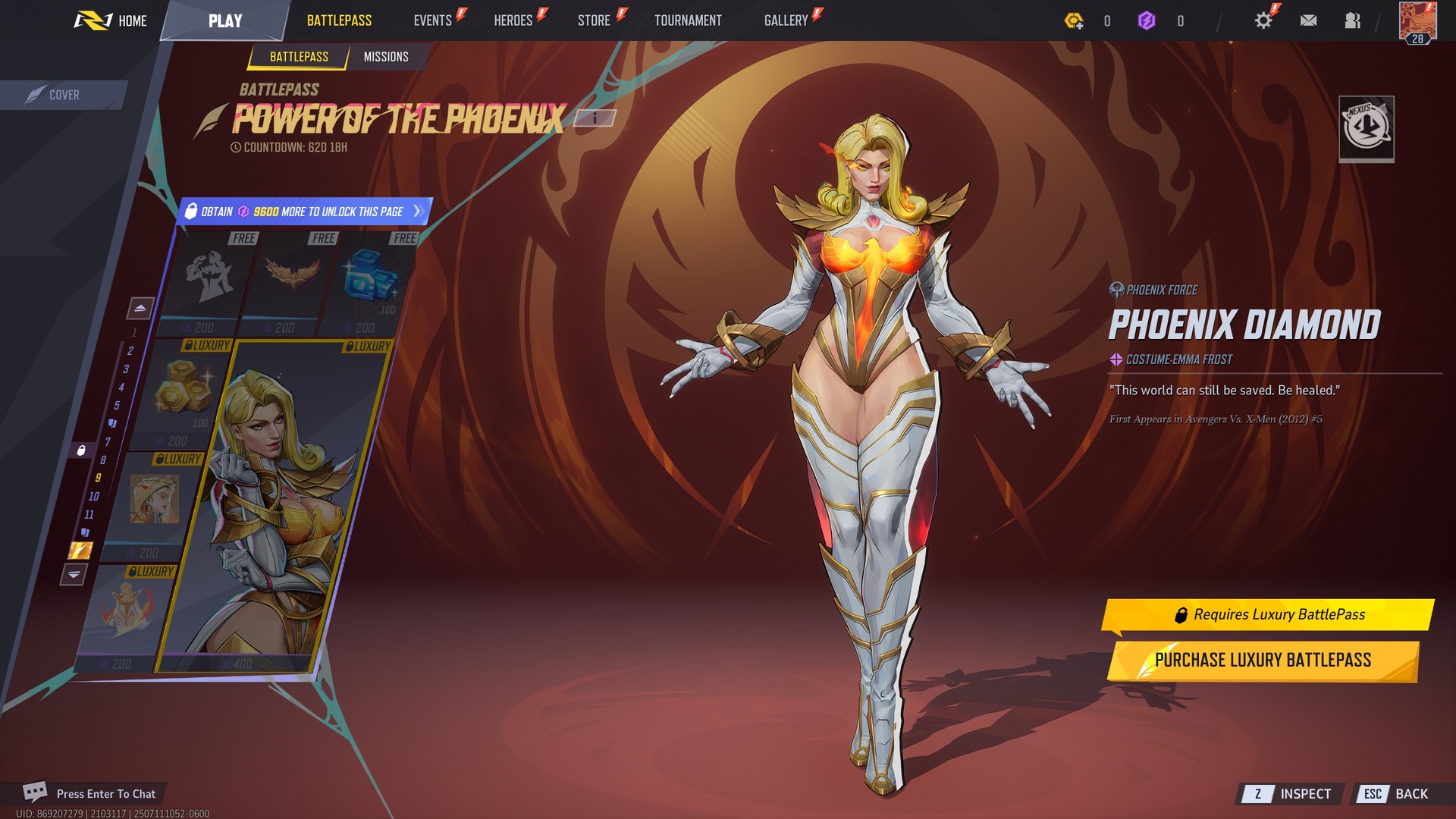The width and height of the screenshot is (1456, 819).
Task: Open the friends list icon
Action: (x=1352, y=20)
